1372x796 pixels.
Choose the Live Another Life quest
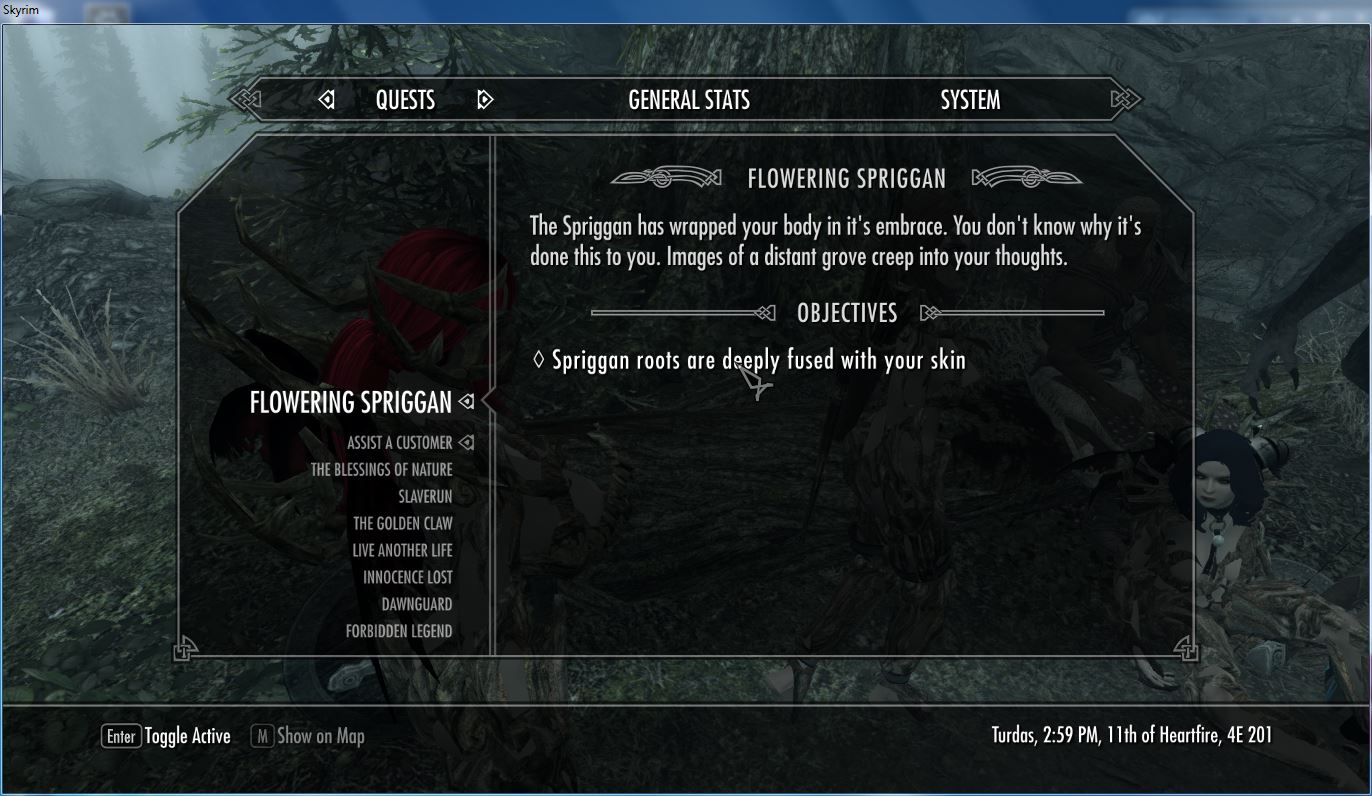click(x=402, y=551)
